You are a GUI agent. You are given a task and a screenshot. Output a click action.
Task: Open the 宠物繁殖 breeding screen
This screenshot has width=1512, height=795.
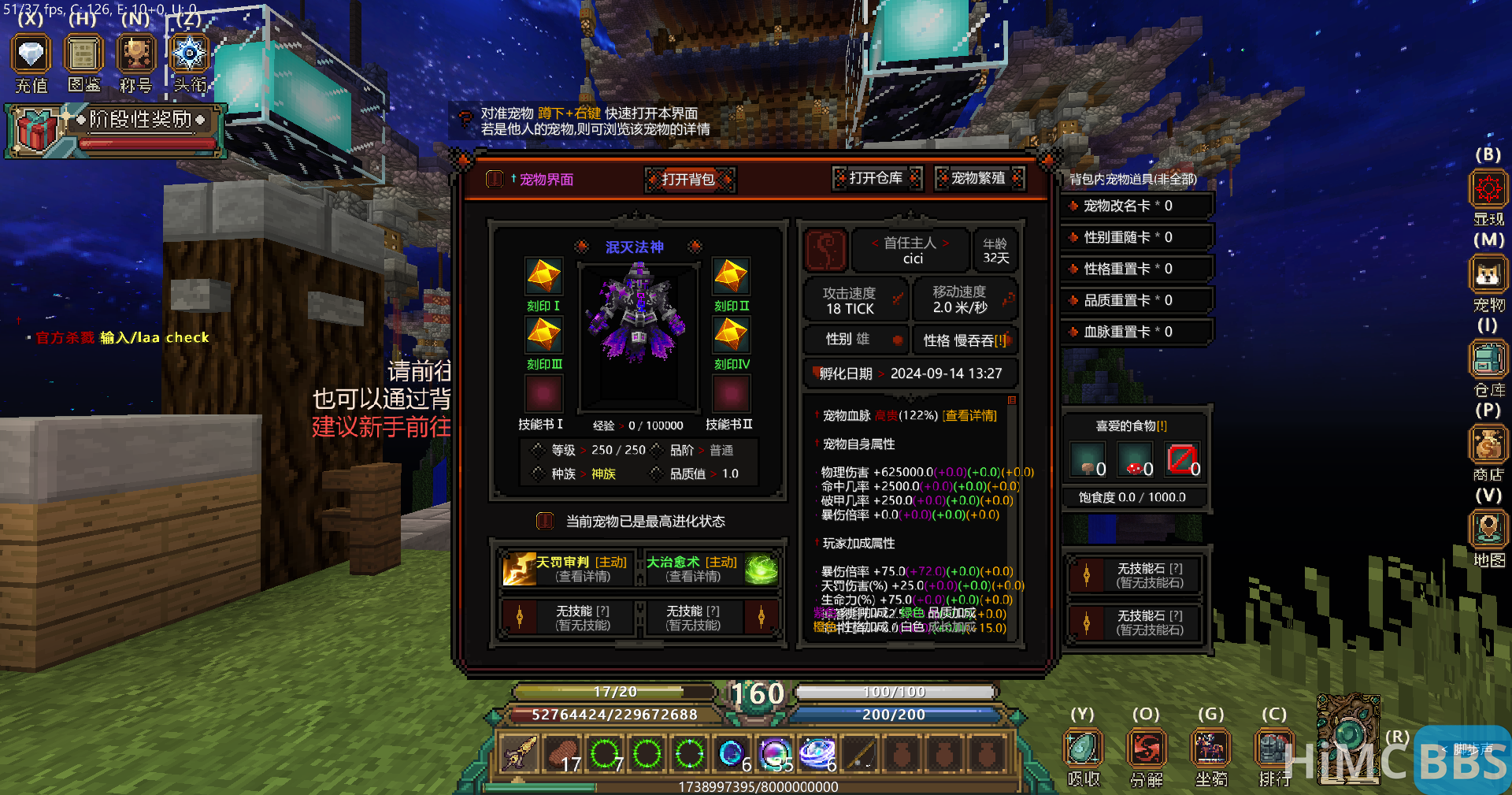tap(979, 179)
